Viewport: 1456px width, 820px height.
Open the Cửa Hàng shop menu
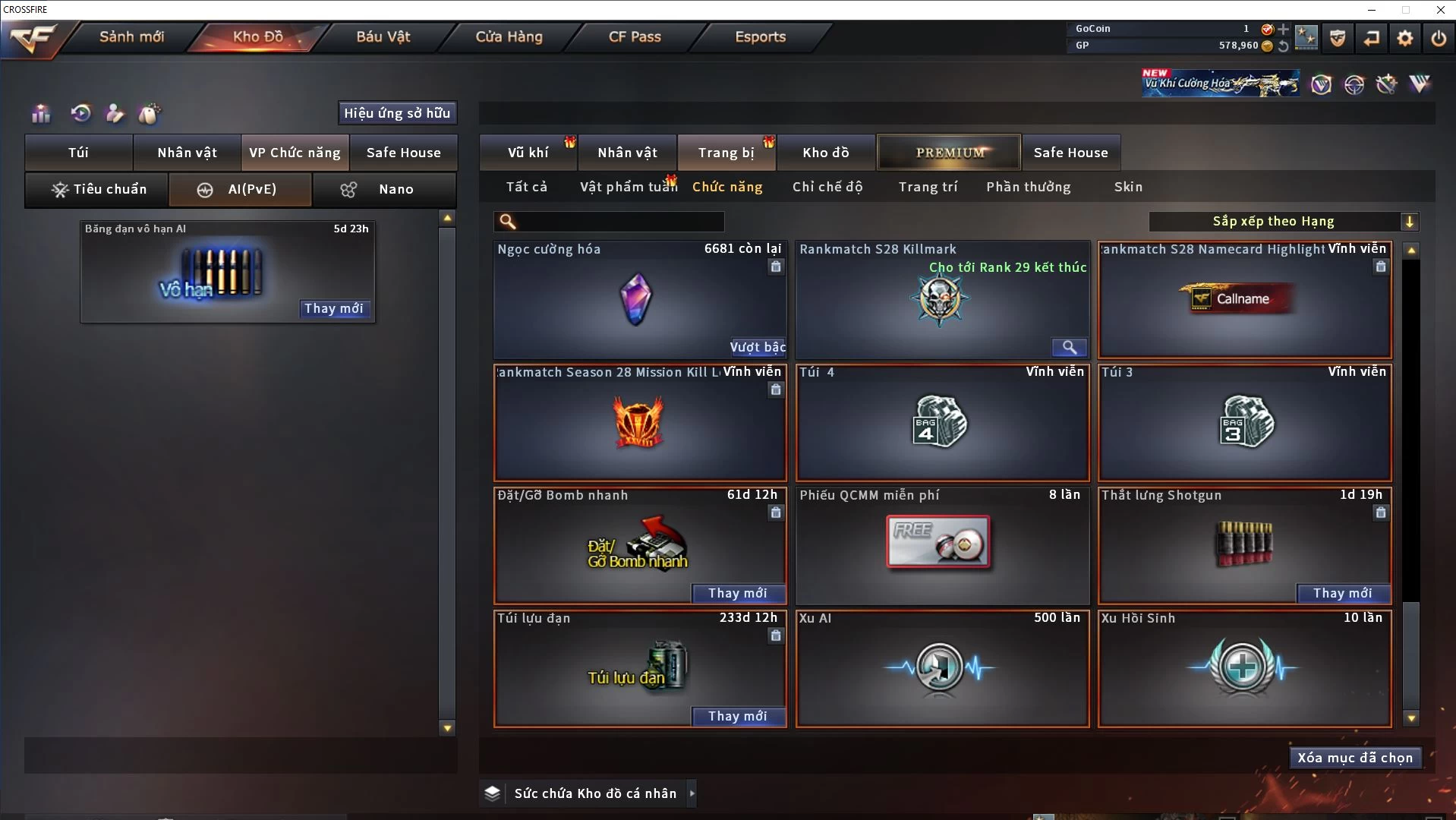(x=509, y=36)
